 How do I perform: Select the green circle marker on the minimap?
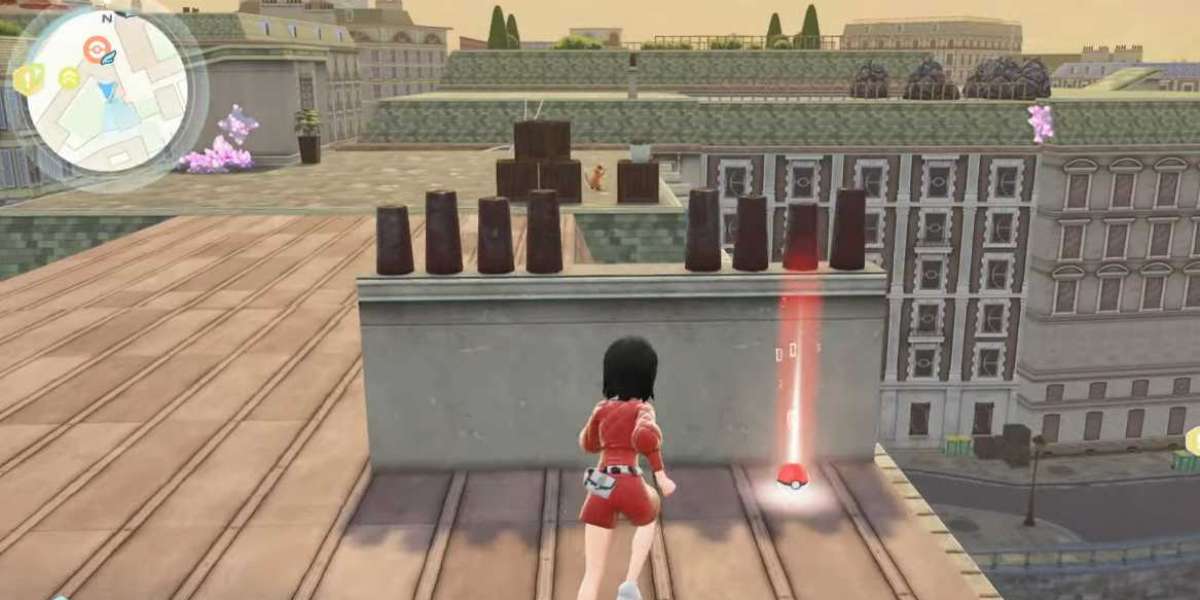[x=69, y=77]
